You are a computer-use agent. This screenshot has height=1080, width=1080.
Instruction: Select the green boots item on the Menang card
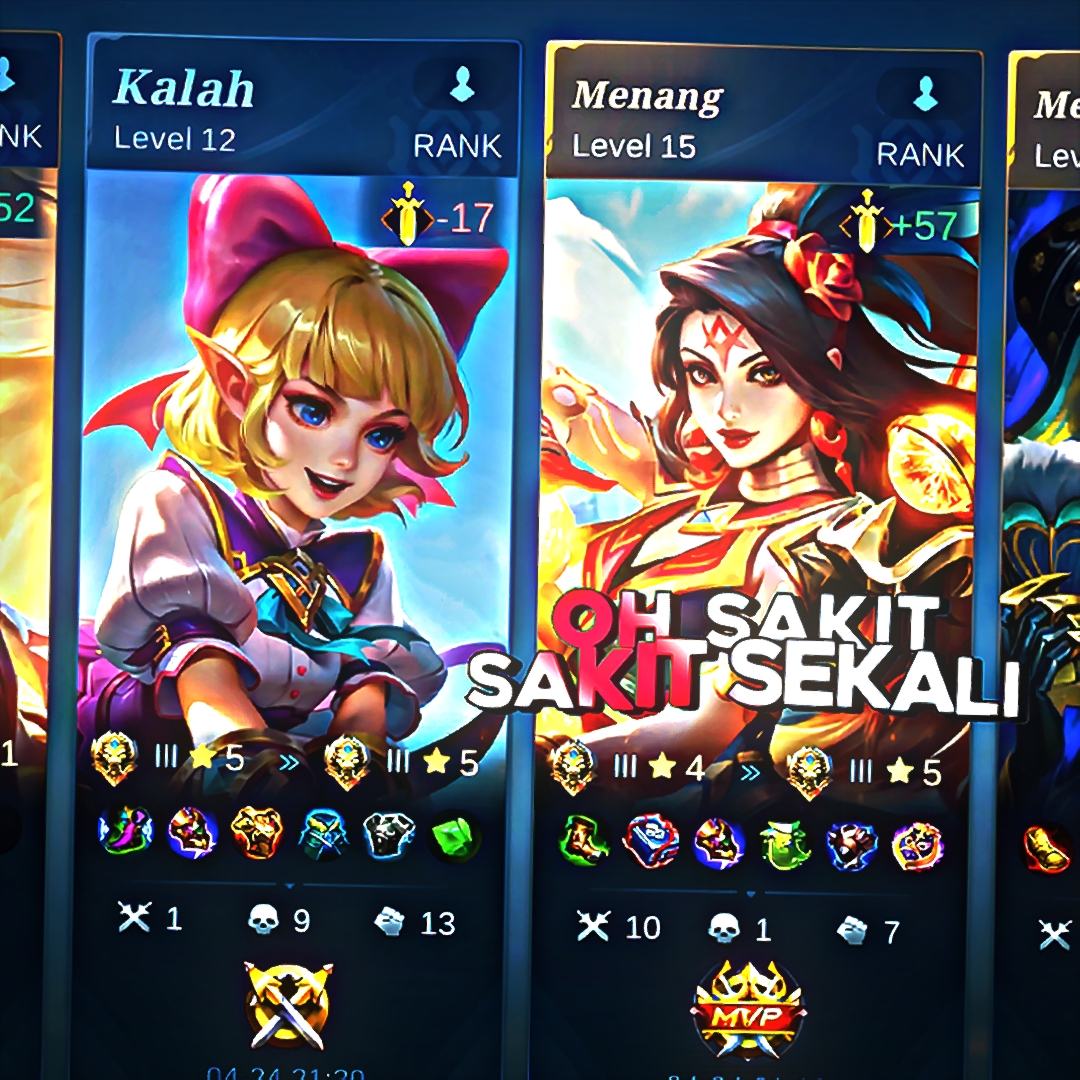point(584,842)
